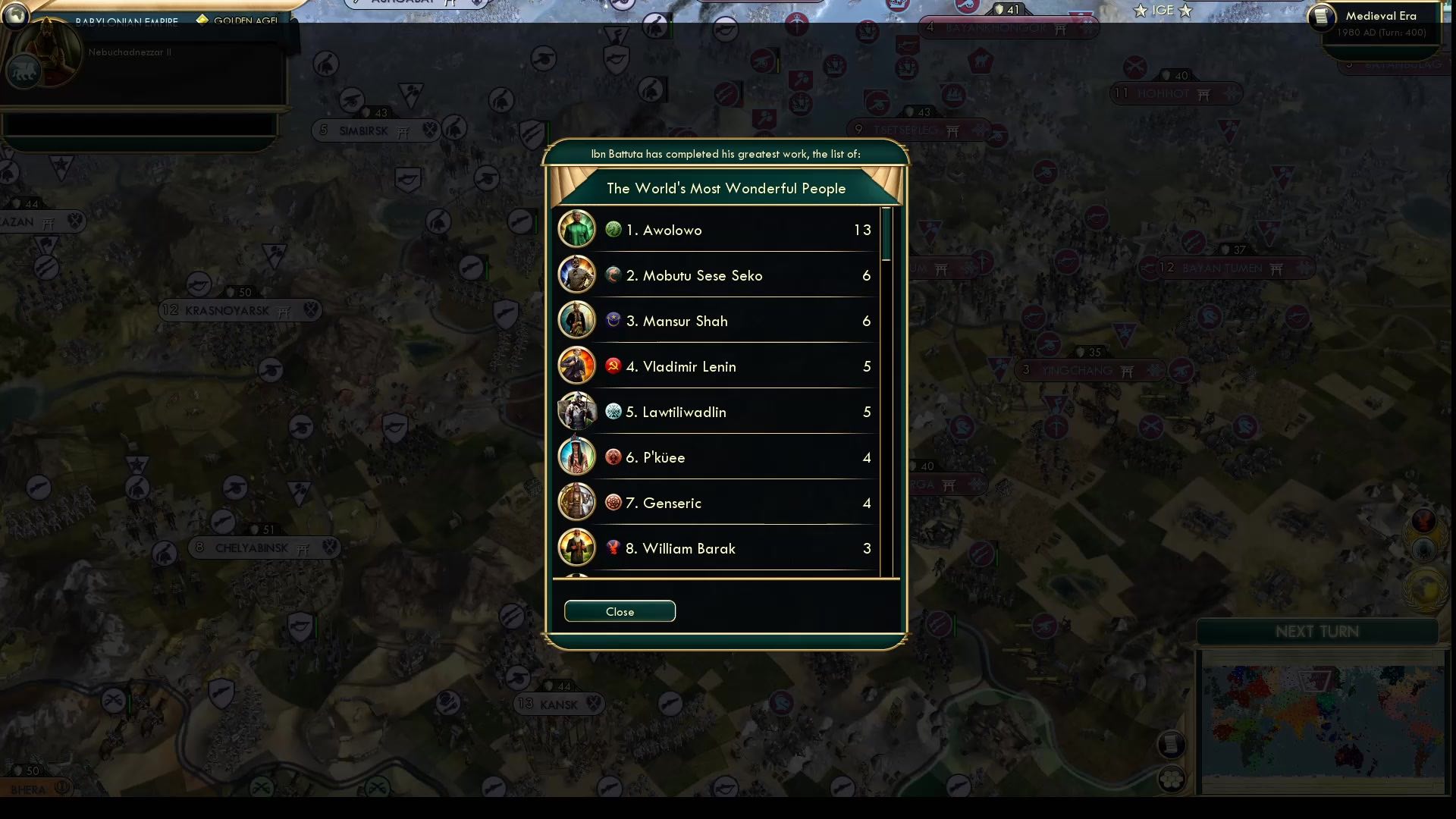Select the yellow laurel notification medallion
Screen dimensions: 1456x819
[x=1423, y=585]
